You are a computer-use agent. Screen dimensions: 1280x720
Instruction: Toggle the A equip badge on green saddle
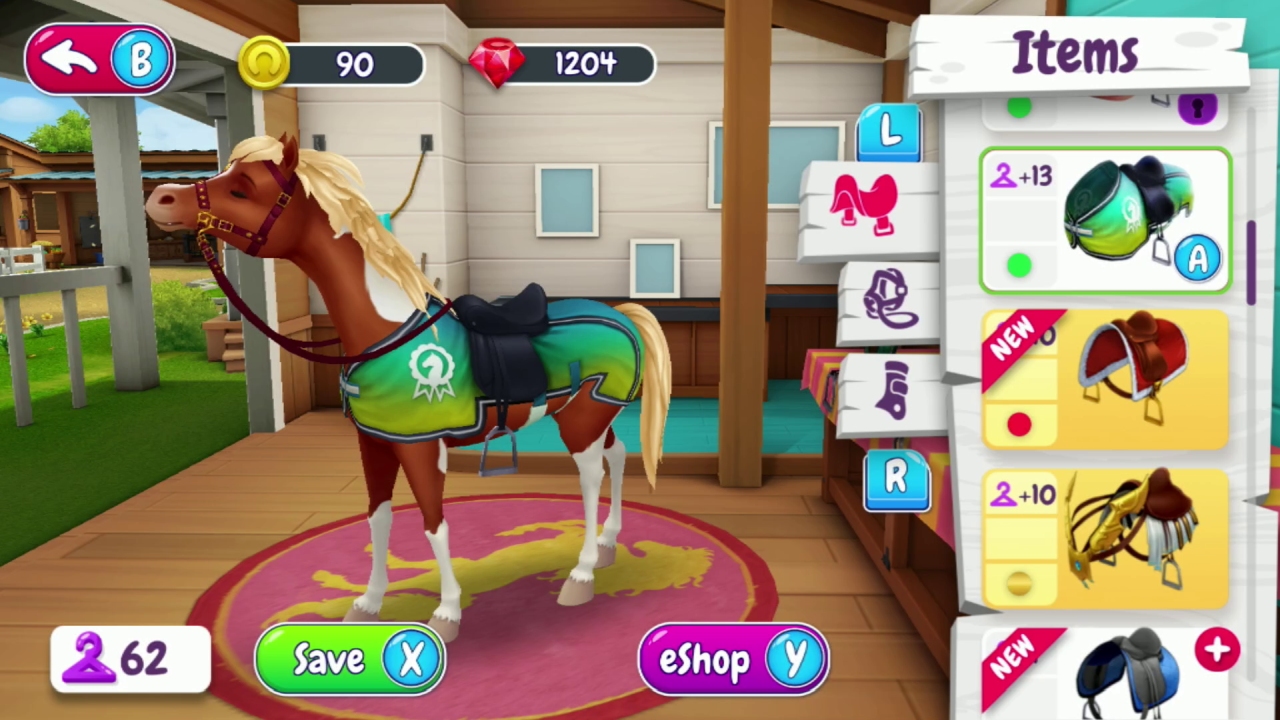[1198, 260]
